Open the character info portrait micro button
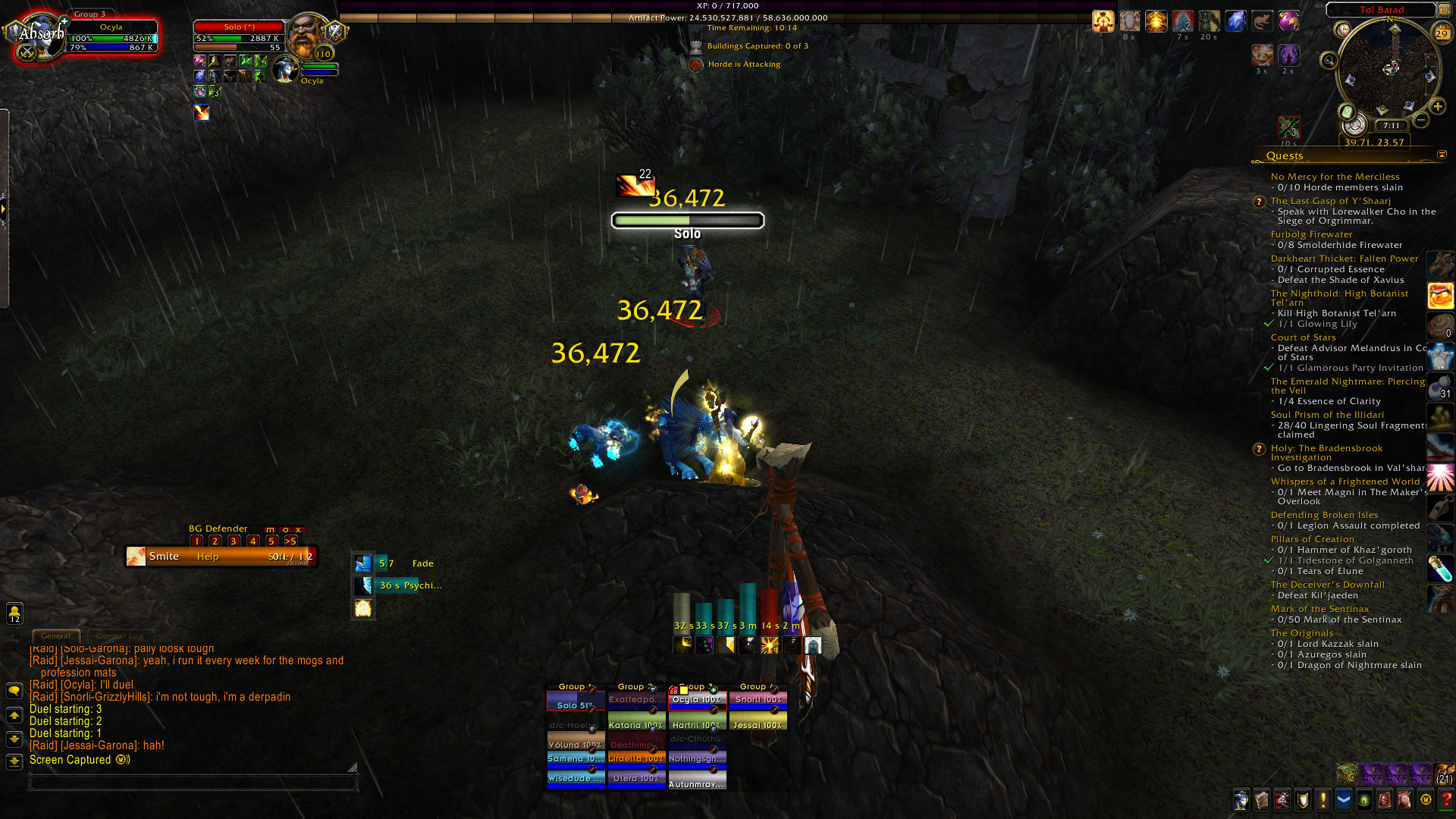Image resolution: width=1456 pixels, height=819 pixels. pyautogui.click(x=1241, y=800)
